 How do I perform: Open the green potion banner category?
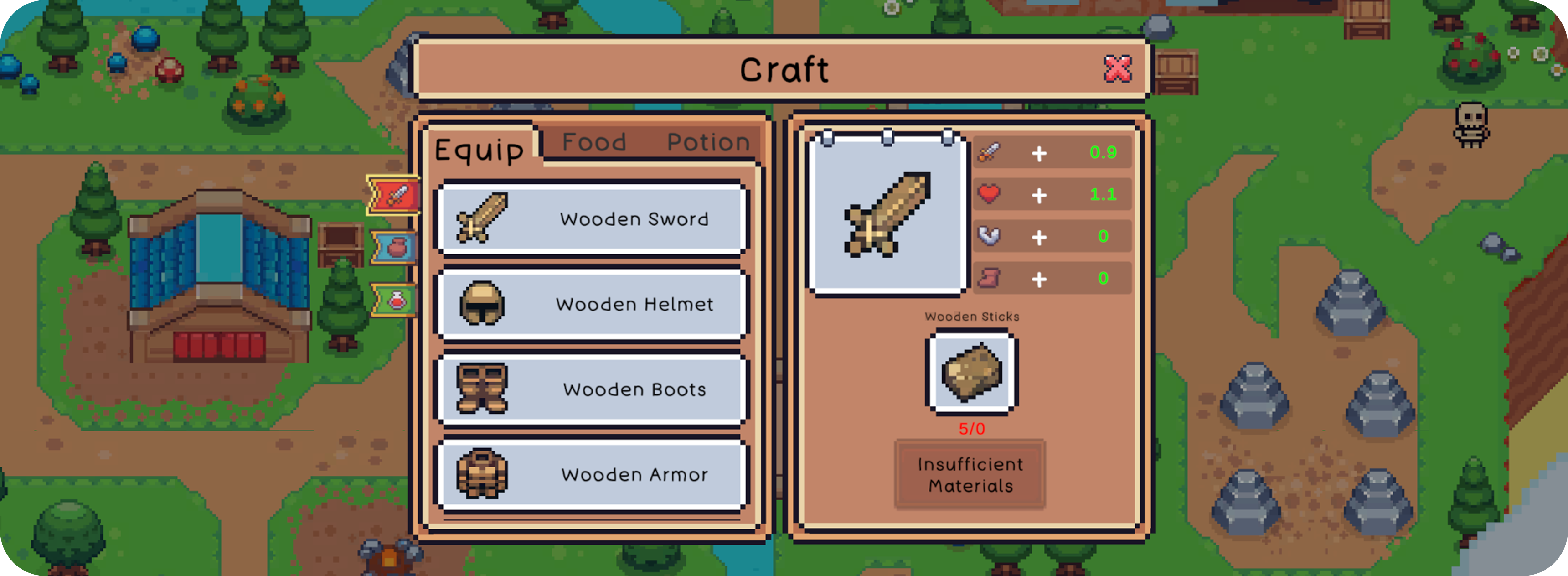click(x=395, y=300)
